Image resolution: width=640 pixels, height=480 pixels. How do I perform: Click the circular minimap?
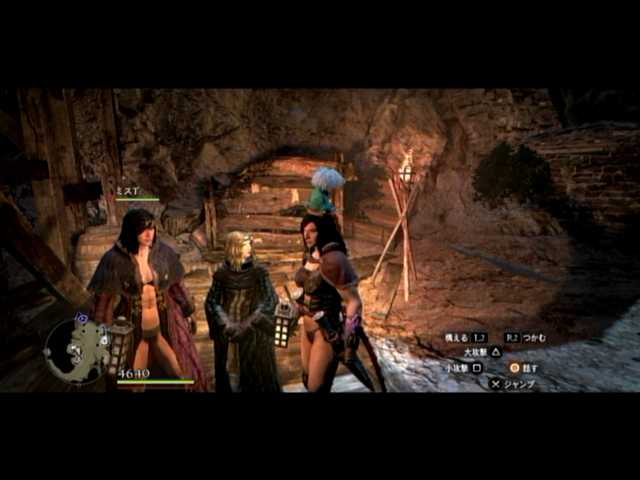click(x=76, y=349)
